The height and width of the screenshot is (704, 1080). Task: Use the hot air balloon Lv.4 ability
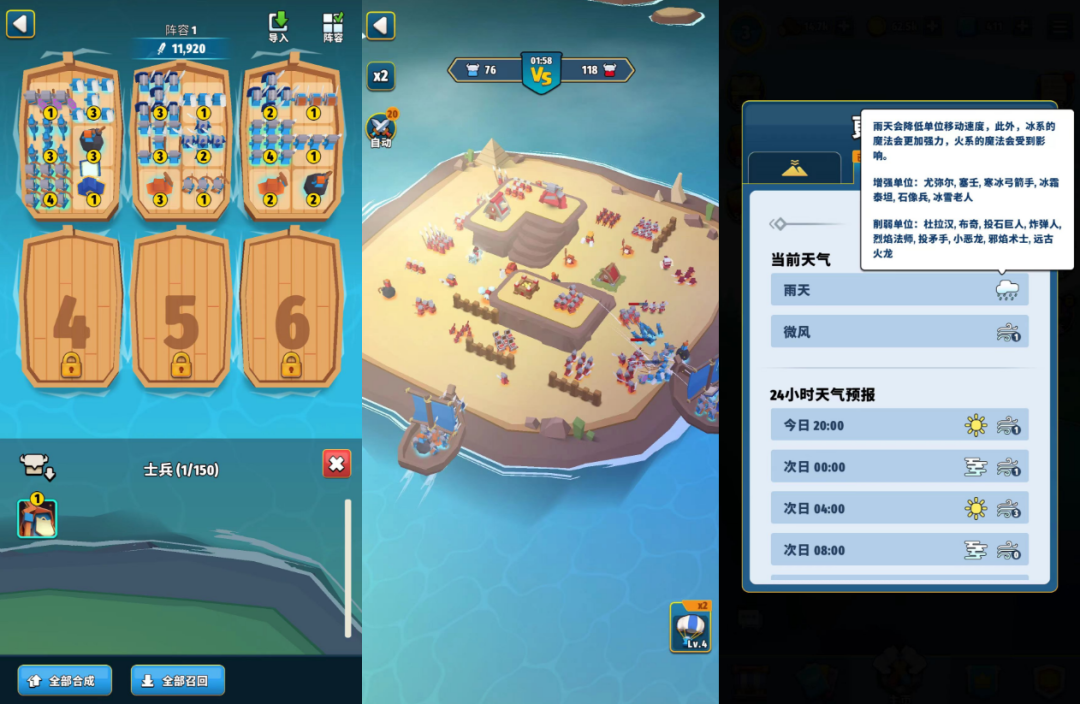690,627
